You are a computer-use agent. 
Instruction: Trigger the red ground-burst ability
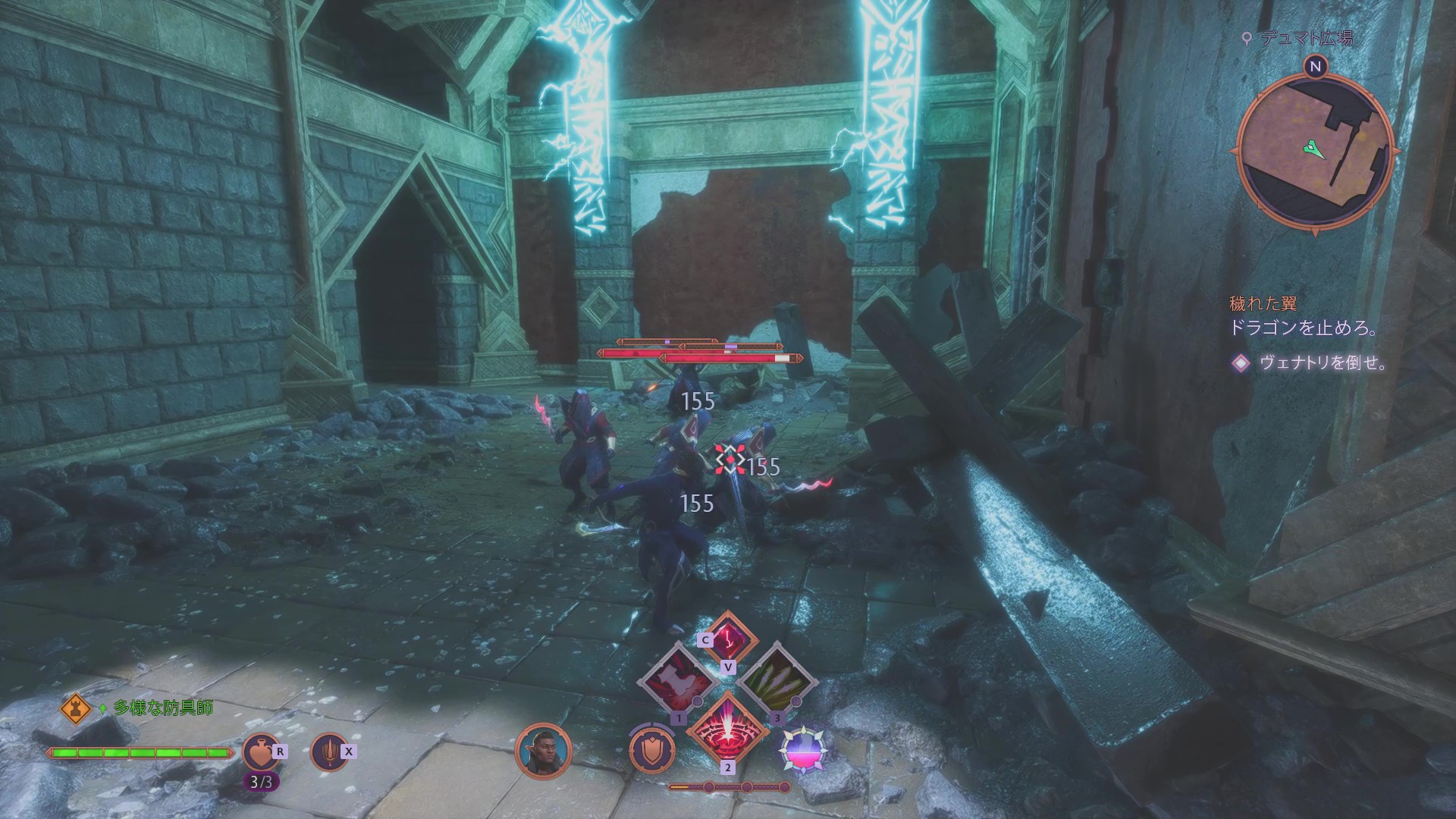tap(728, 730)
